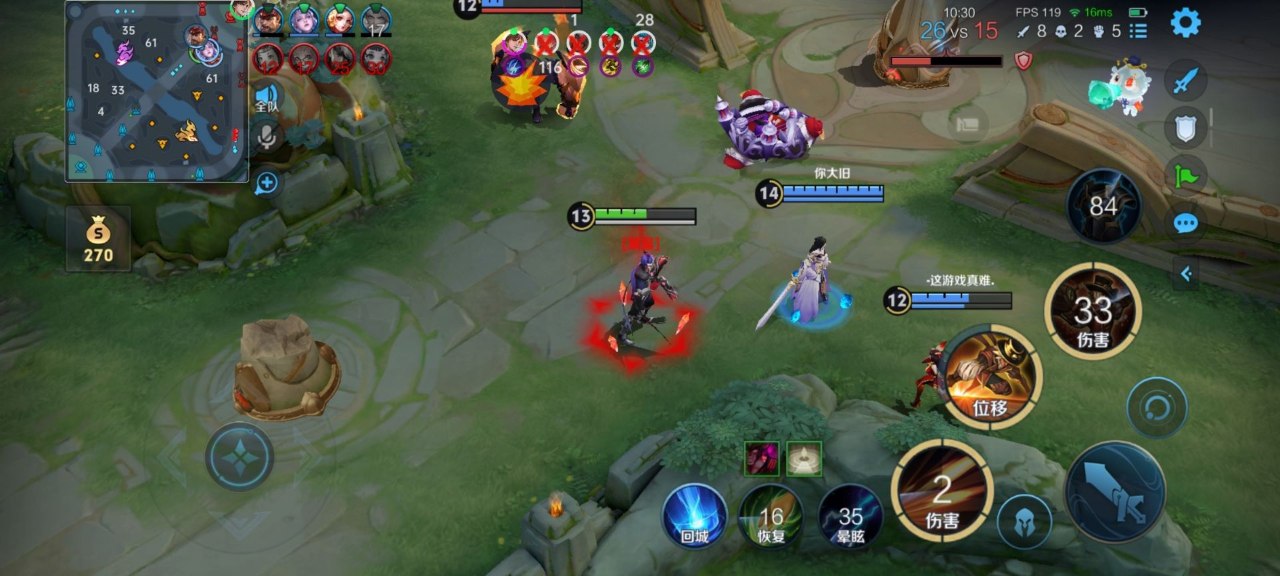
Task: Tap the large sword basic attack button
Action: click(x=1115, y=491)
